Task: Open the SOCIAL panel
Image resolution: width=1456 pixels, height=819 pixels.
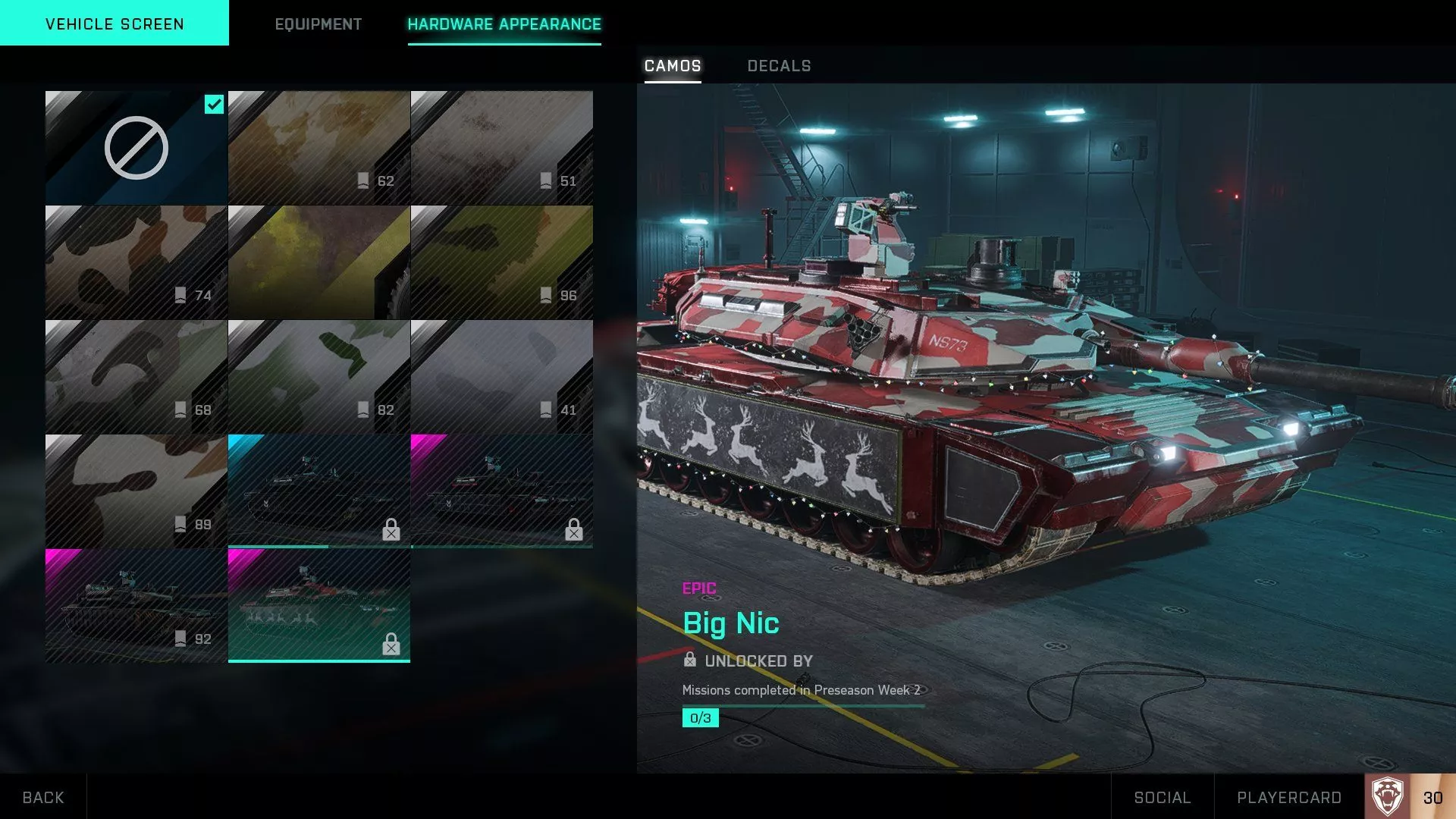Action: click(x=1162, y=797)
